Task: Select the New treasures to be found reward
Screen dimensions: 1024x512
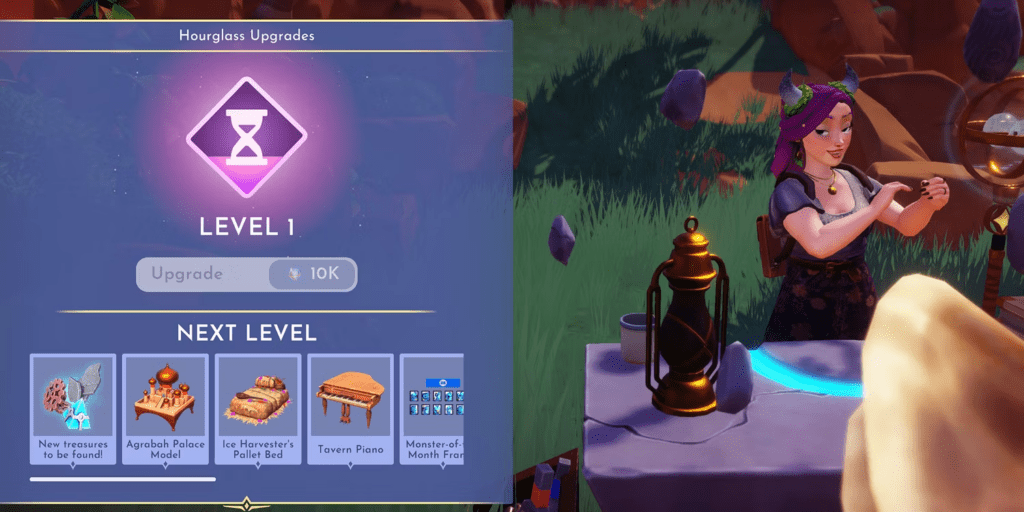Action: click(73, 408)
